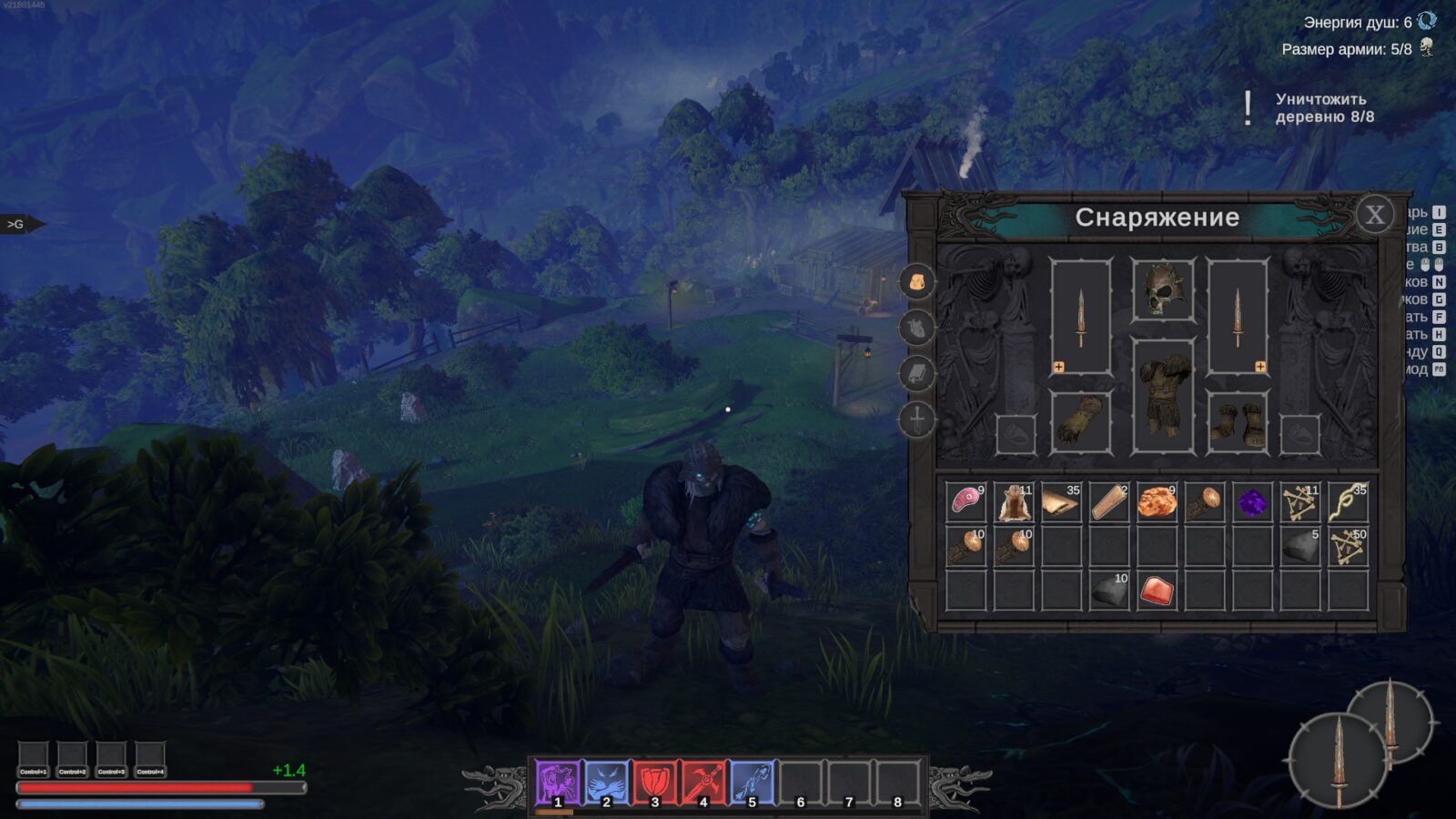The height and width of the screenshot is (819, 1456).
Task: Pick the raw meat stack in inventory
Action: pyautogui.click(x=966, y=501)
